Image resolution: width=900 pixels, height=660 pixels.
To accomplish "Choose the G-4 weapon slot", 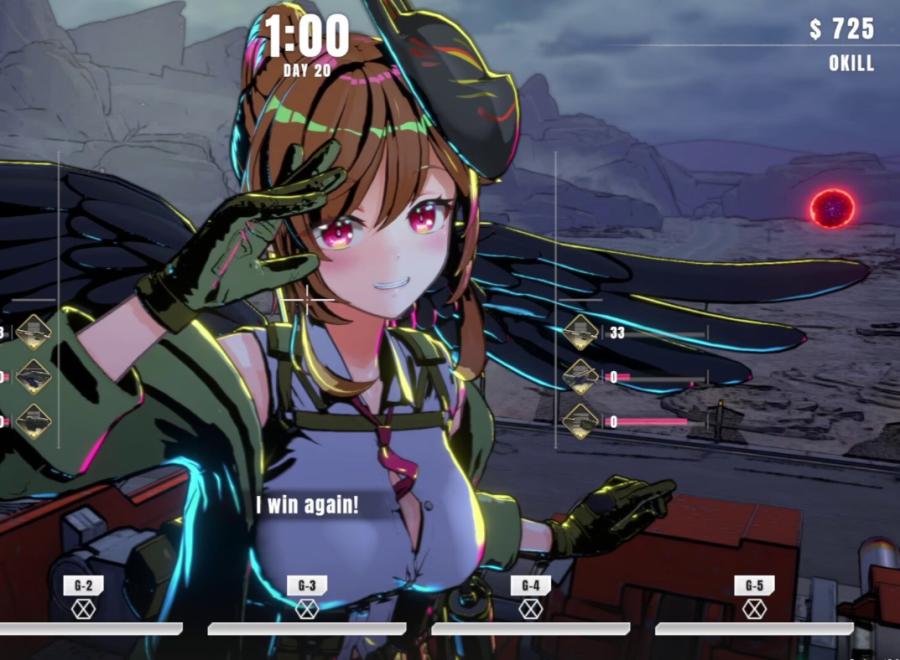I will [x=531, y=607].
